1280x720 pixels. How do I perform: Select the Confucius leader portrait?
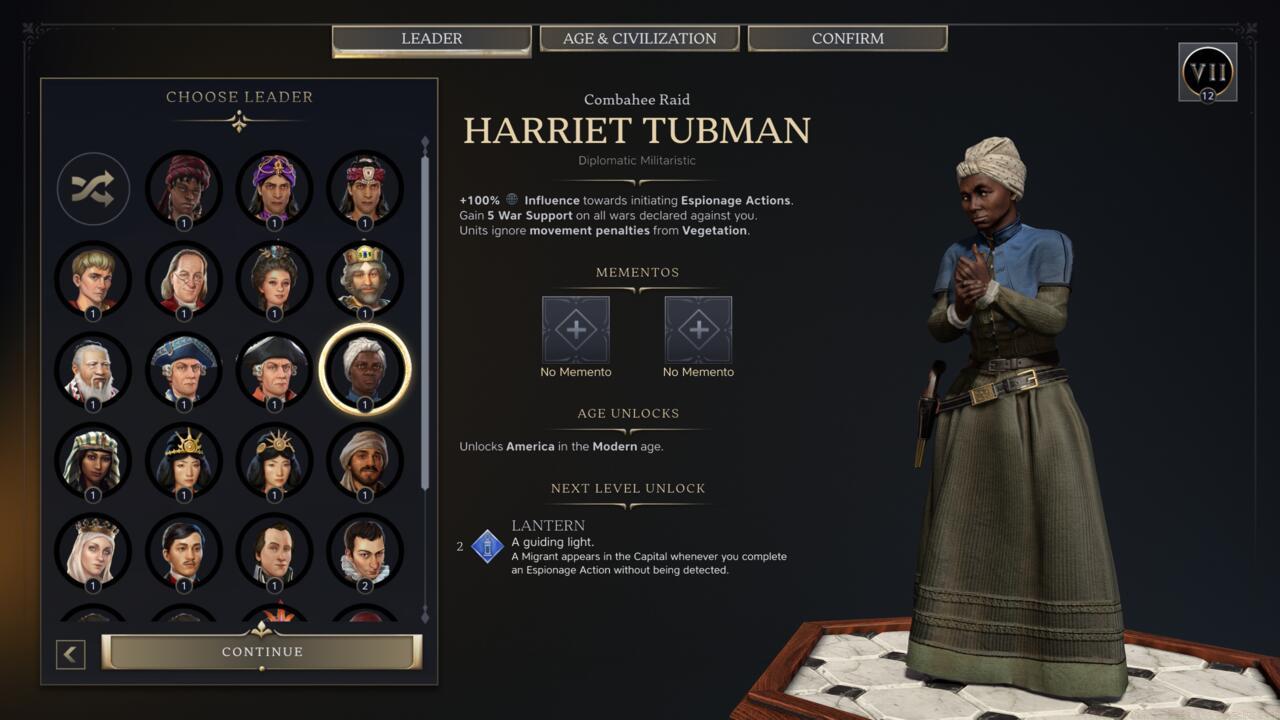coord(93,369)
